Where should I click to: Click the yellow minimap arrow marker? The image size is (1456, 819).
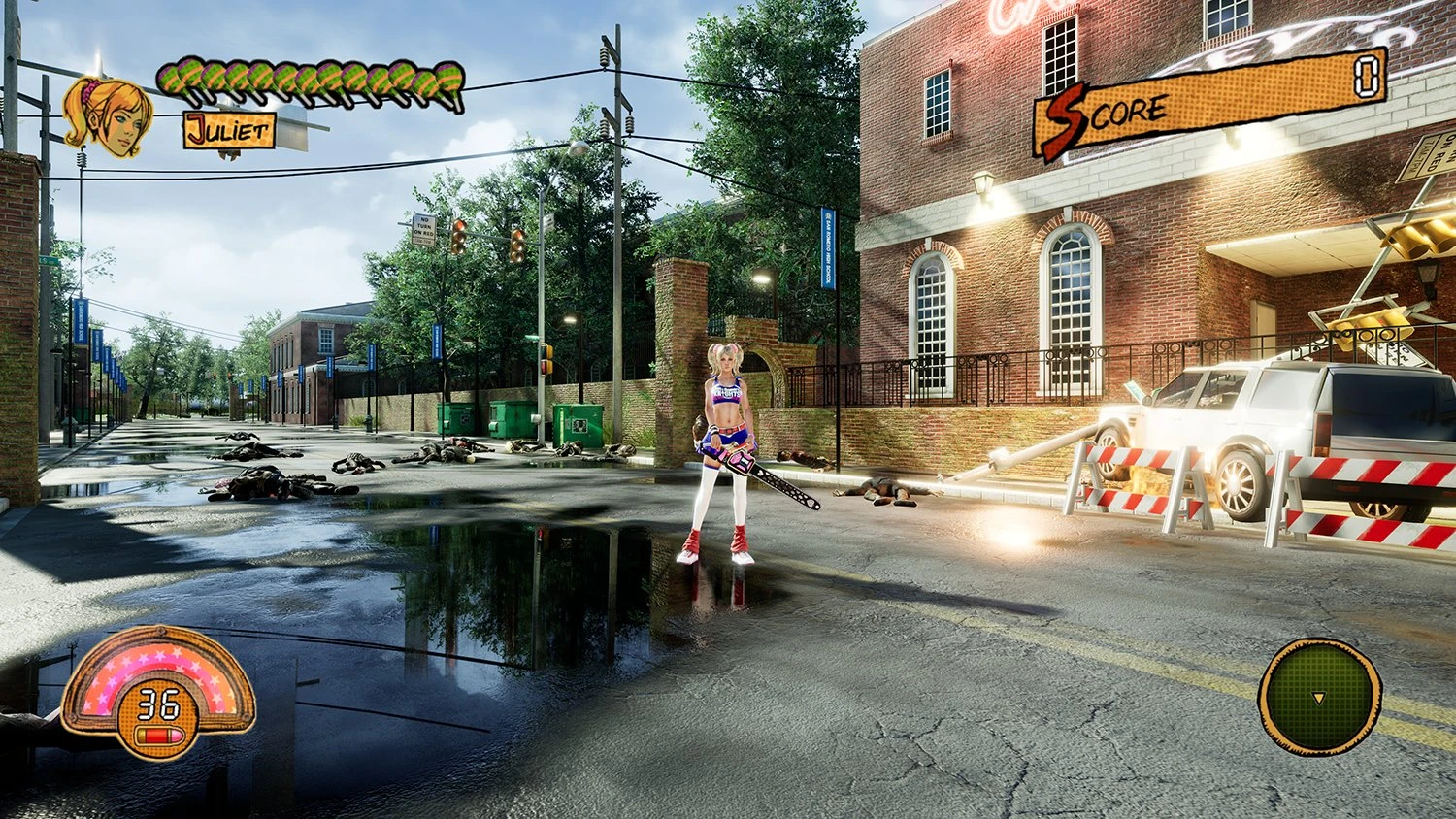[x=1318, y=697]
